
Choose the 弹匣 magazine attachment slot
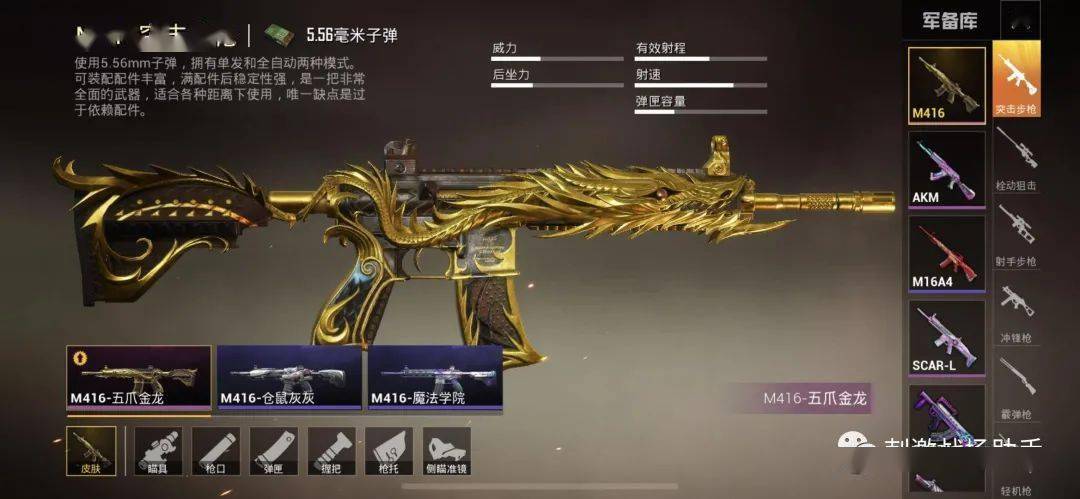(x=273, y=452)
